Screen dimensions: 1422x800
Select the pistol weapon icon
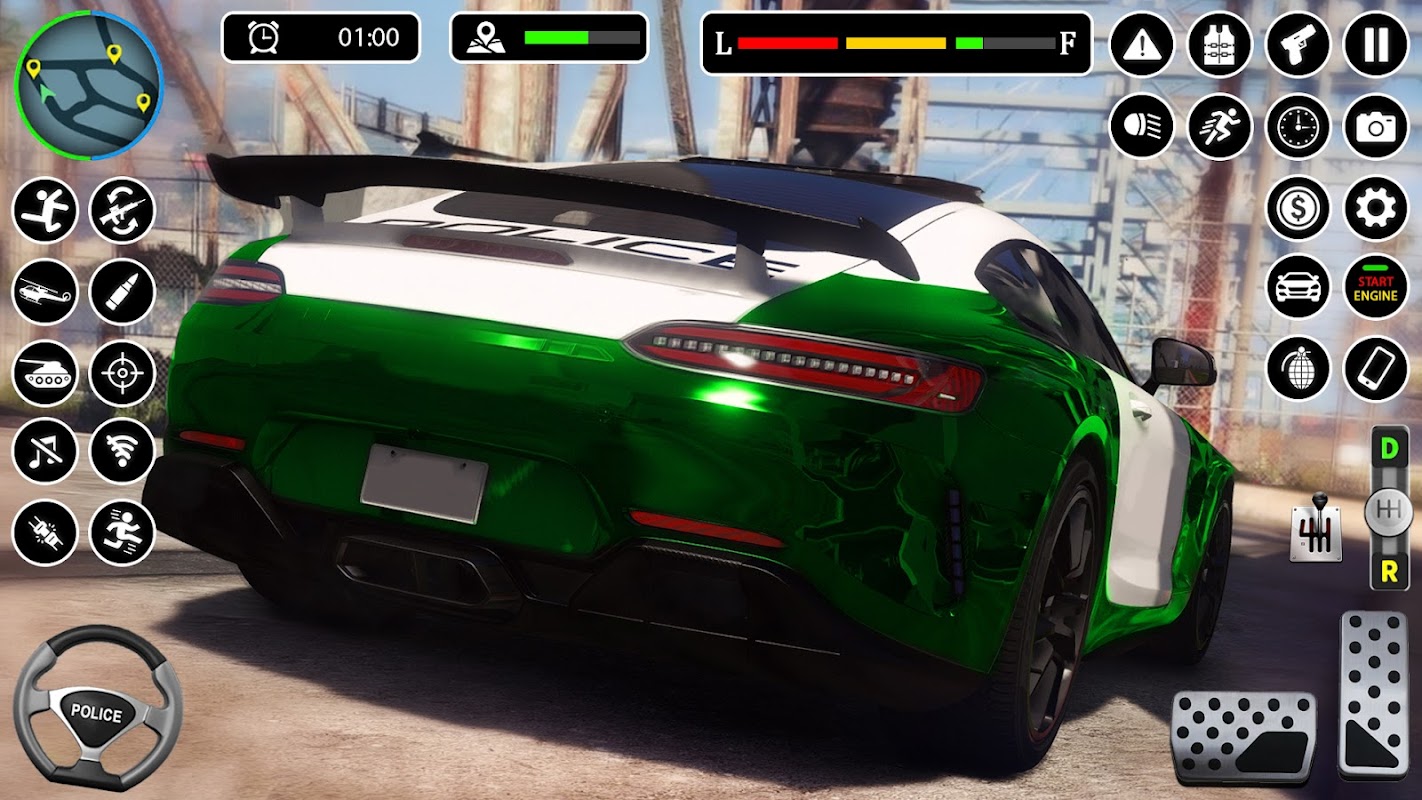pos(1297,45)
